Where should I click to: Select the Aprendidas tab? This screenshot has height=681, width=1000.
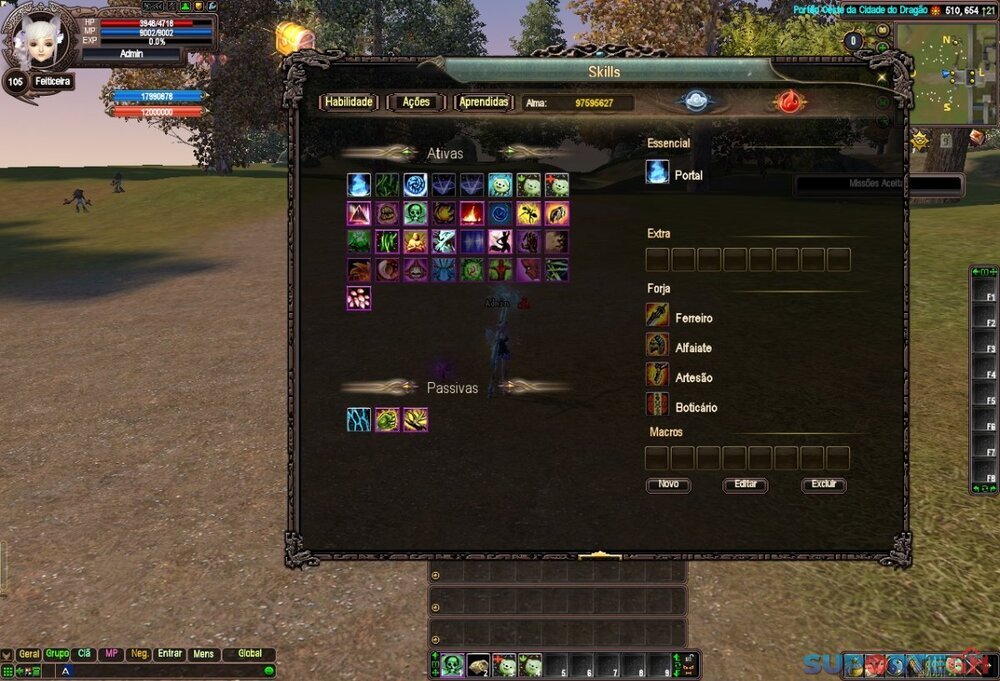[484, 102]
